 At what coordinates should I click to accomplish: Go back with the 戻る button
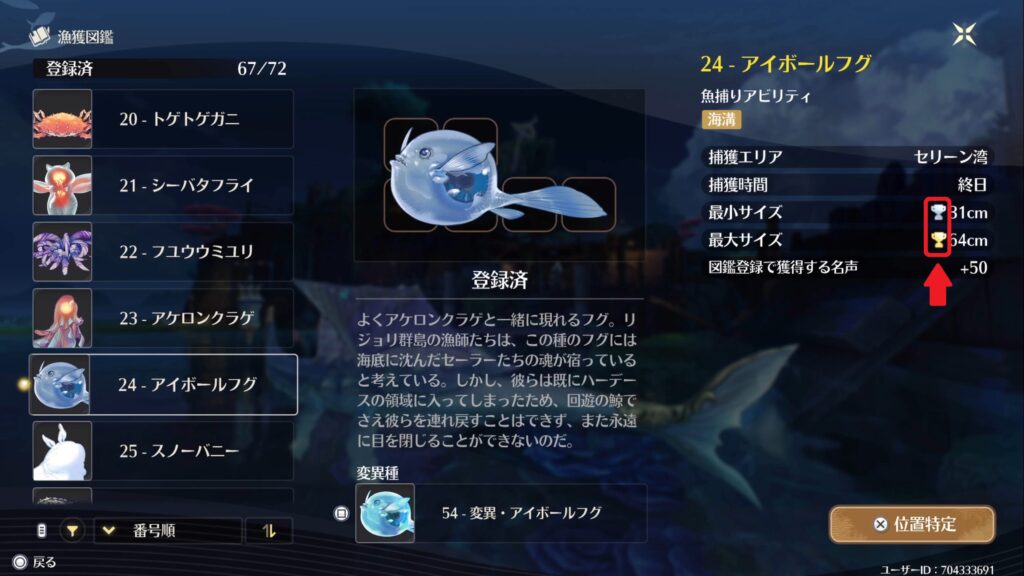pos(35,562)
